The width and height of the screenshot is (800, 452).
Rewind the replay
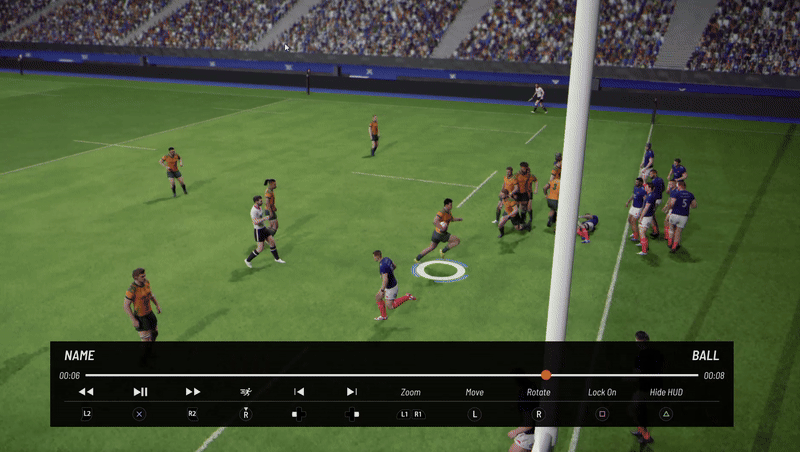coord(86,392)
